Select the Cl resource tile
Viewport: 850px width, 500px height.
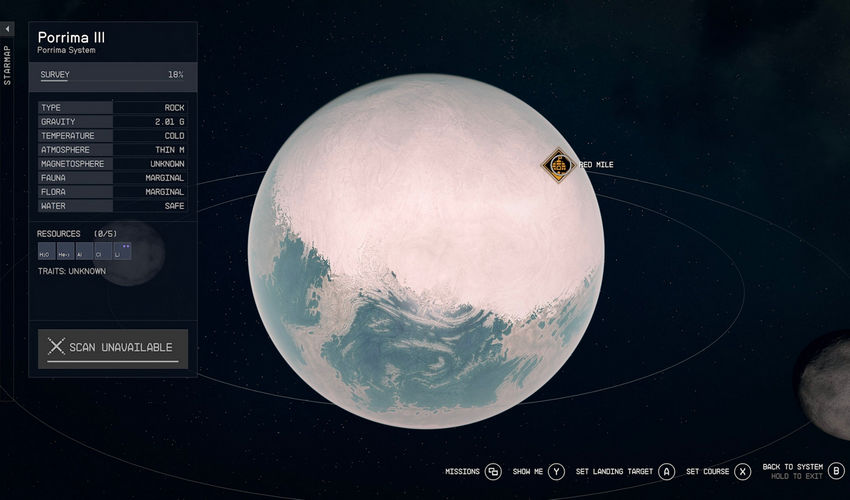[x=103, y=252]
